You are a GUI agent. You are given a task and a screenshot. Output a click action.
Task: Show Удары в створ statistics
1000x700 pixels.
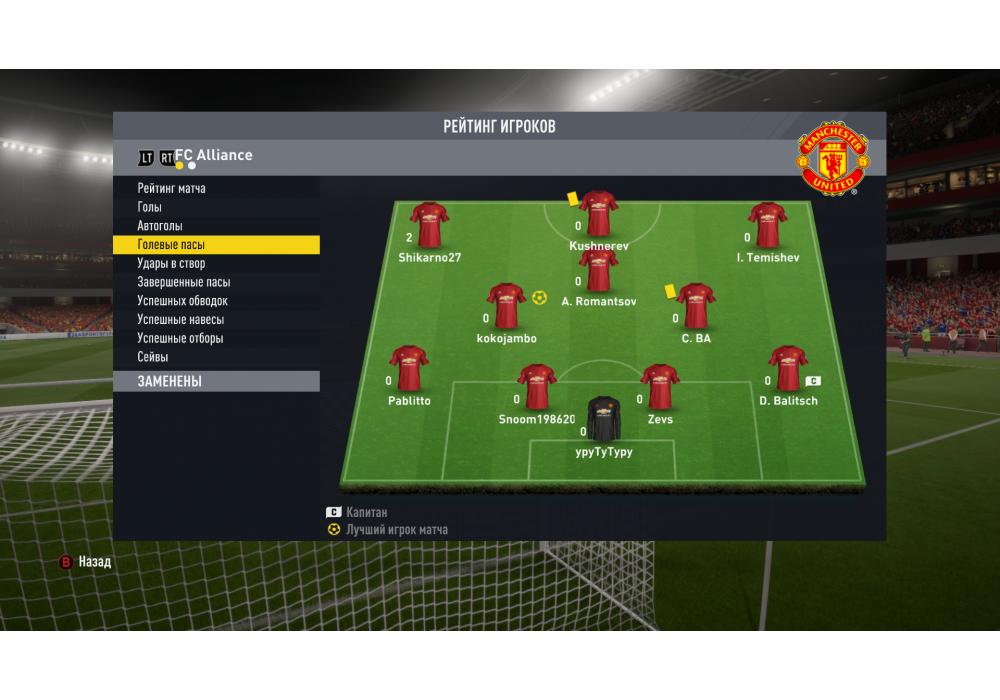tap(171, 264)
